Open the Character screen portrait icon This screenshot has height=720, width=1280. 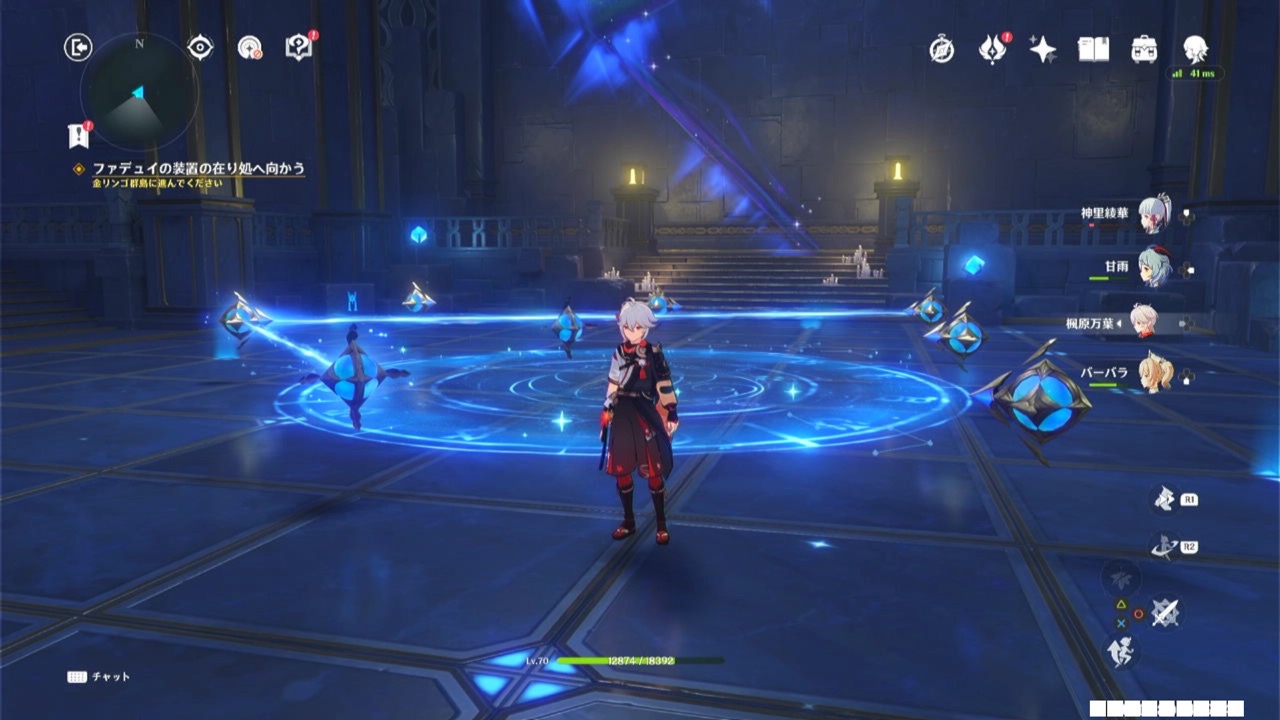pyautogui.click(x=1193, y=50)
